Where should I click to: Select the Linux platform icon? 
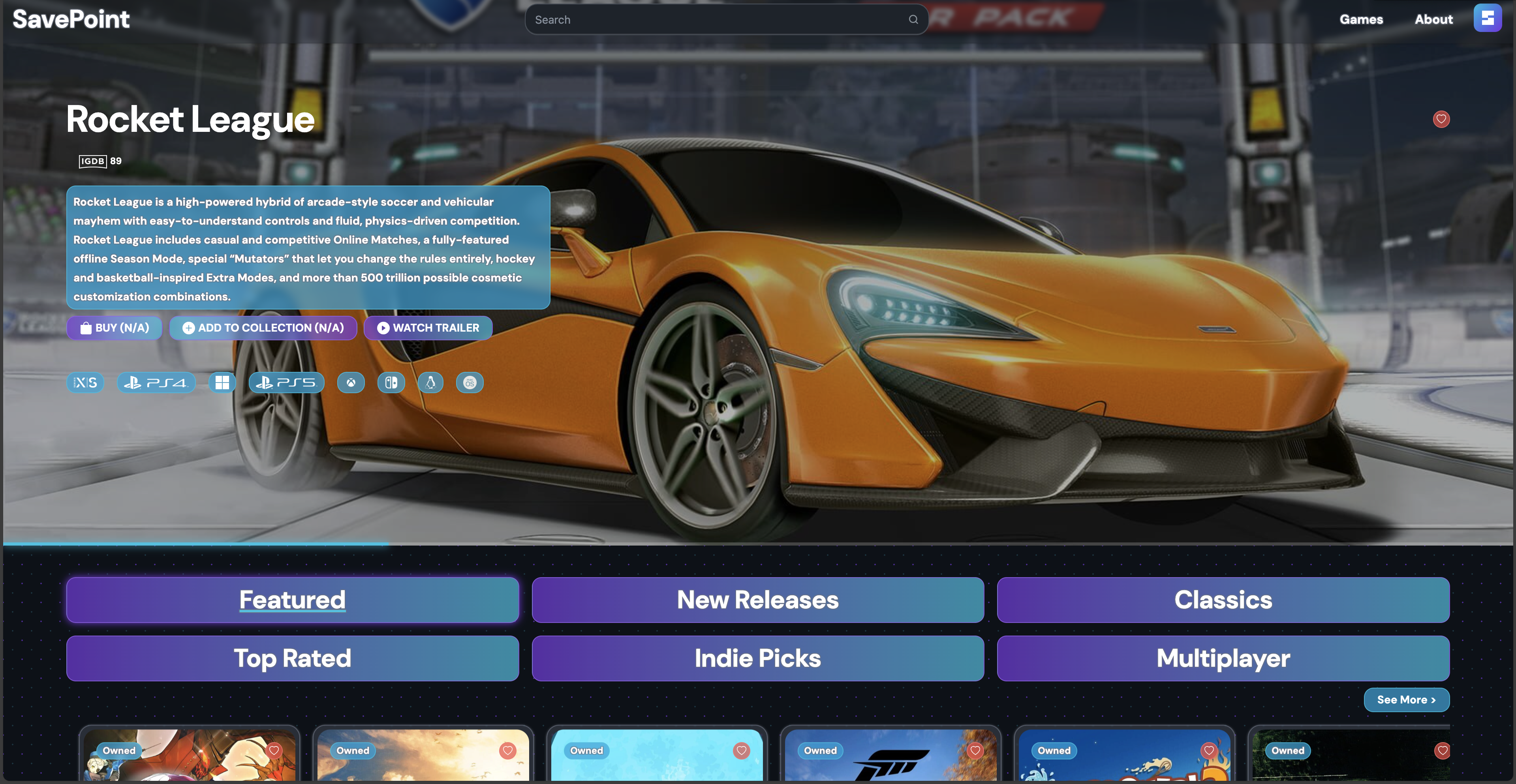(x=430, y=382)
